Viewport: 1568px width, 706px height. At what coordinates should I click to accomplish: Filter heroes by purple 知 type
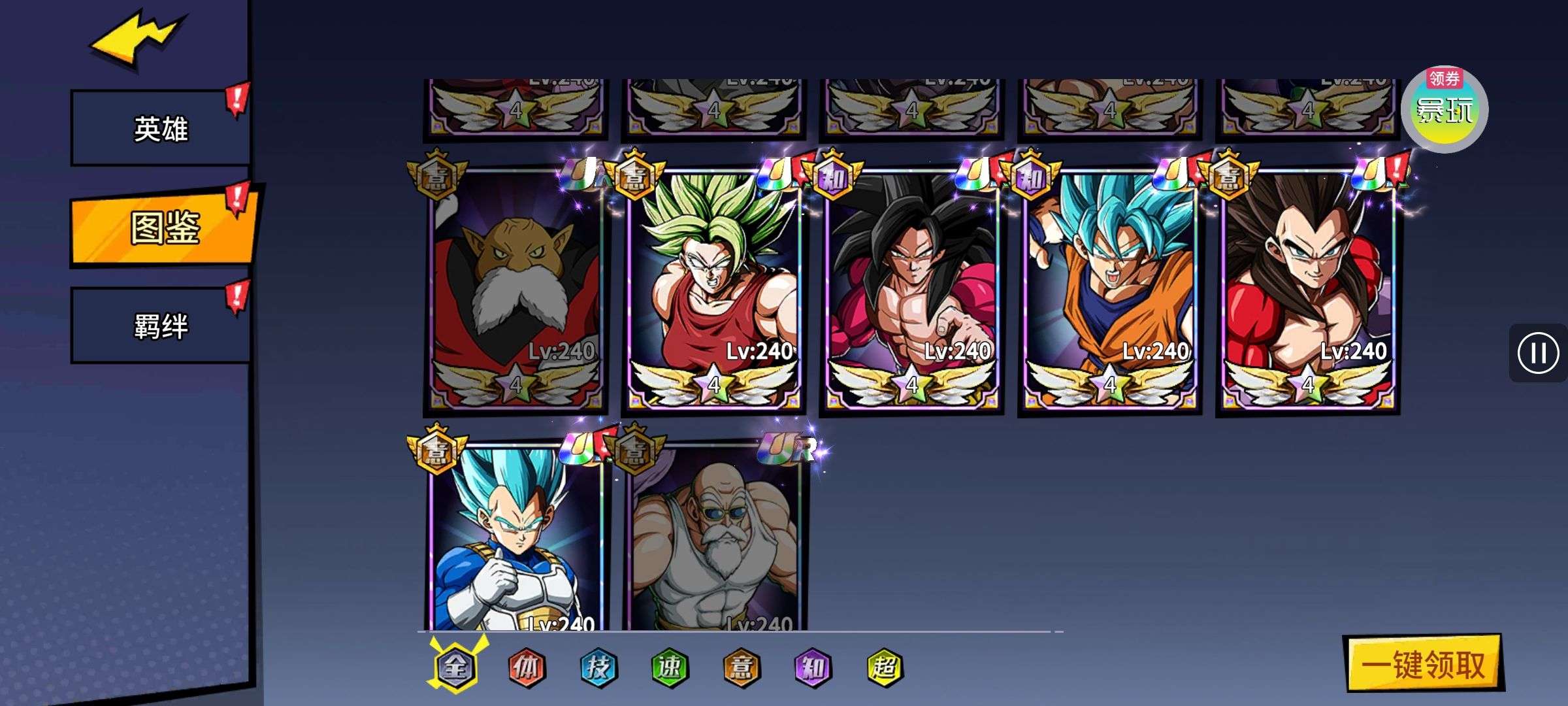tap(812, 667)
